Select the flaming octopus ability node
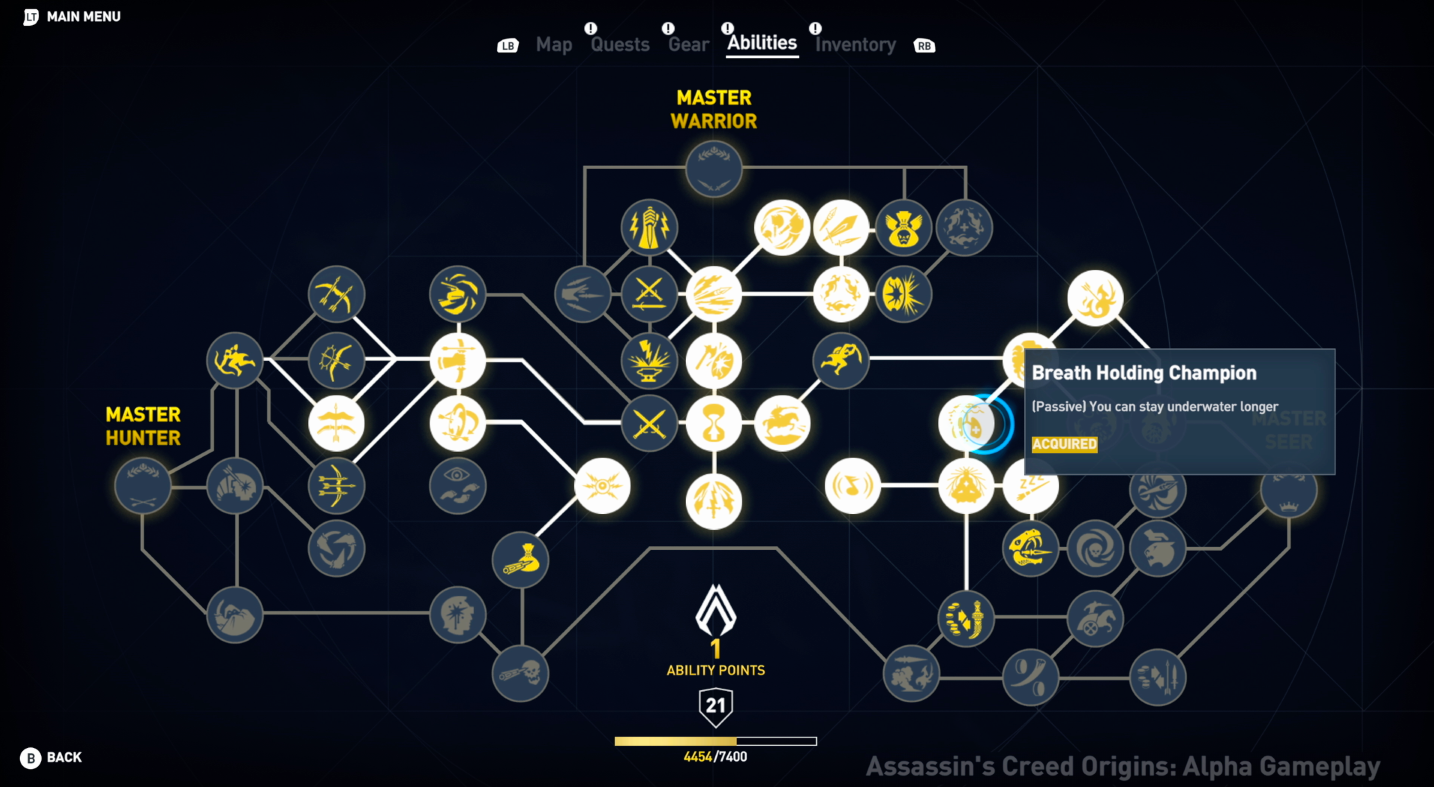1434x787 pixels. pos(1095,297)
